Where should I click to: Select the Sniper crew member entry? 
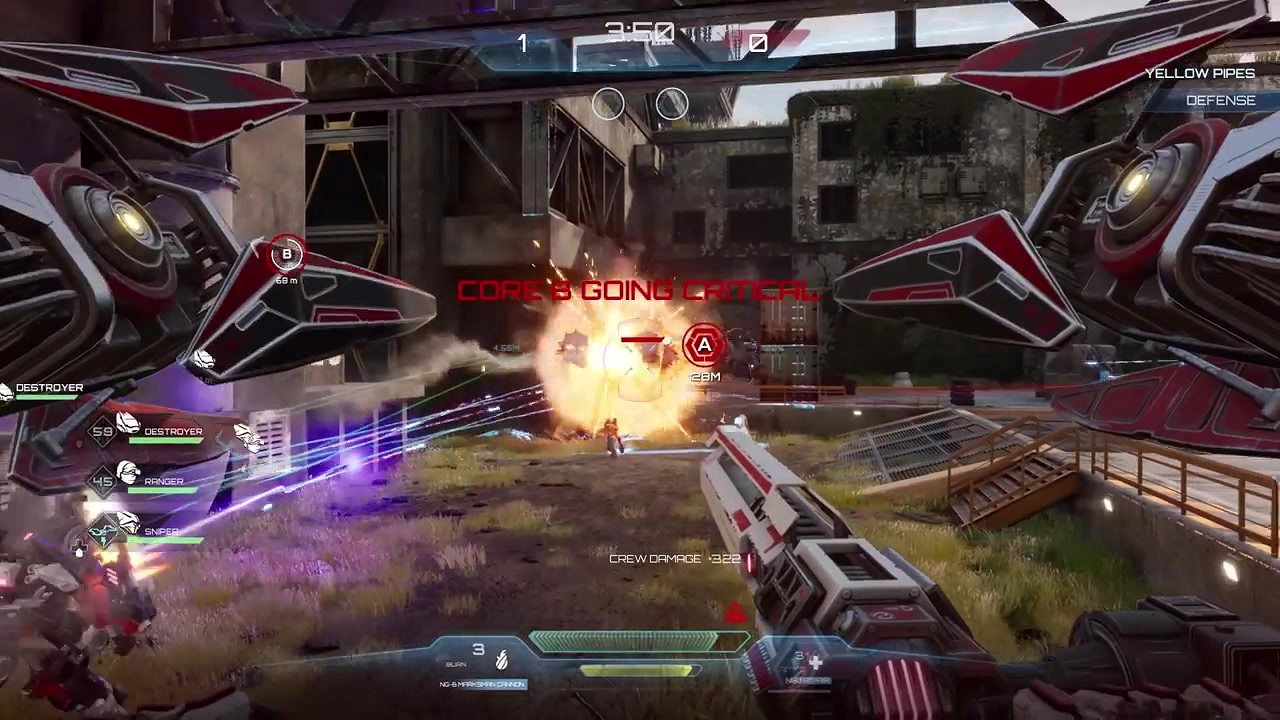[x=162, y=532]
